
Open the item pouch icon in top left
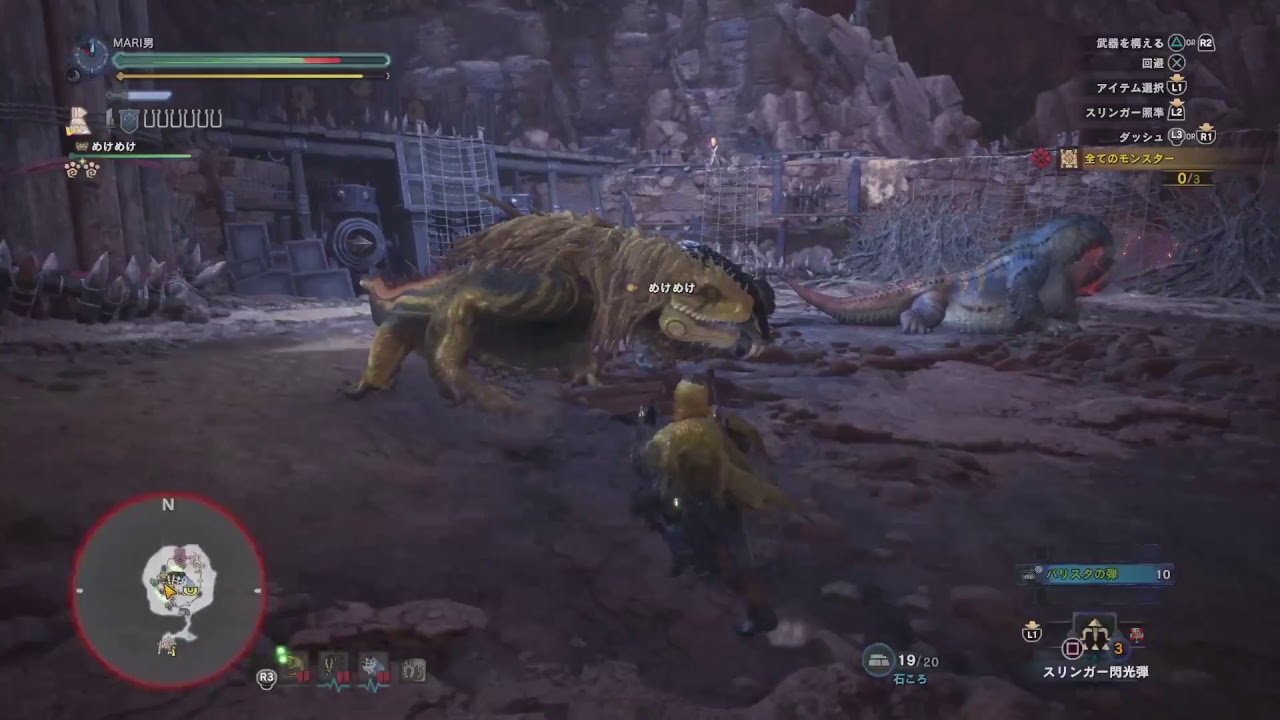pos(80,122)
